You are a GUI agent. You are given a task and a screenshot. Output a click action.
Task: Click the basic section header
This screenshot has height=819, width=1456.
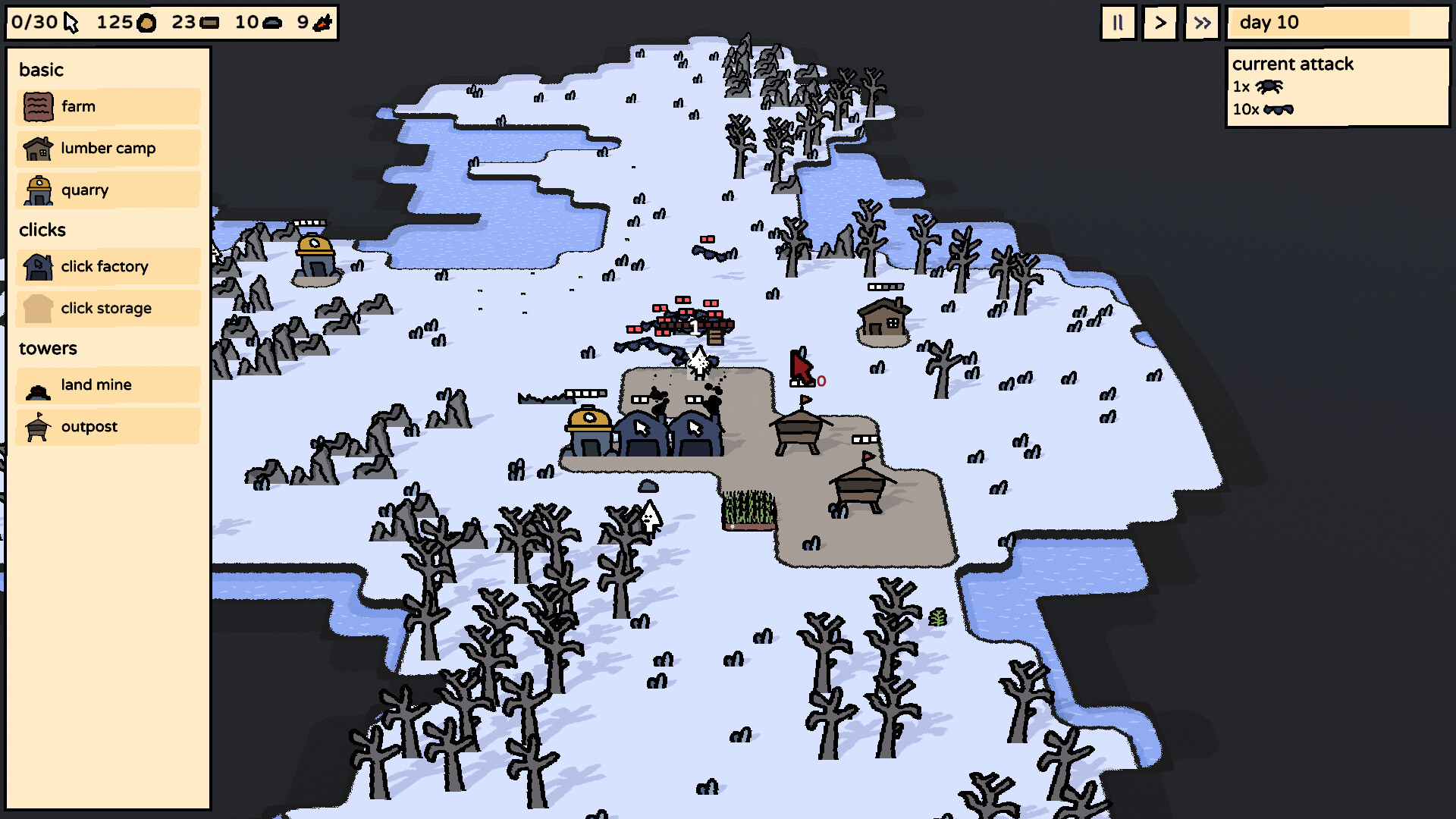tap(41, 70)
